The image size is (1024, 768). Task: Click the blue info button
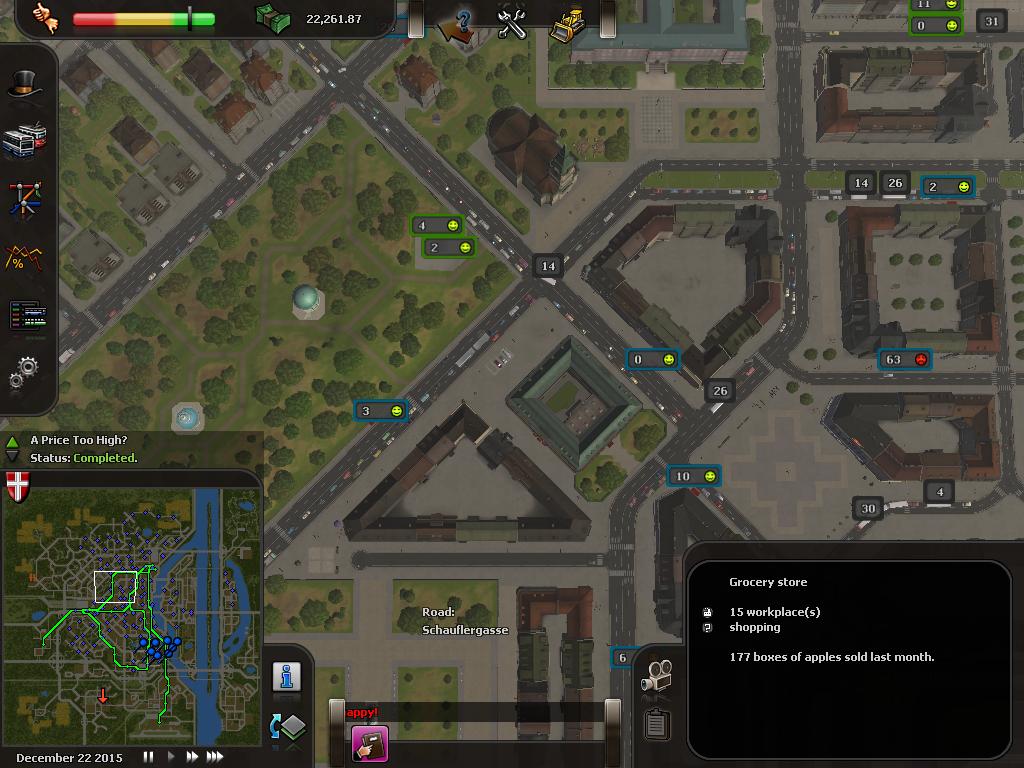point(287,677)
